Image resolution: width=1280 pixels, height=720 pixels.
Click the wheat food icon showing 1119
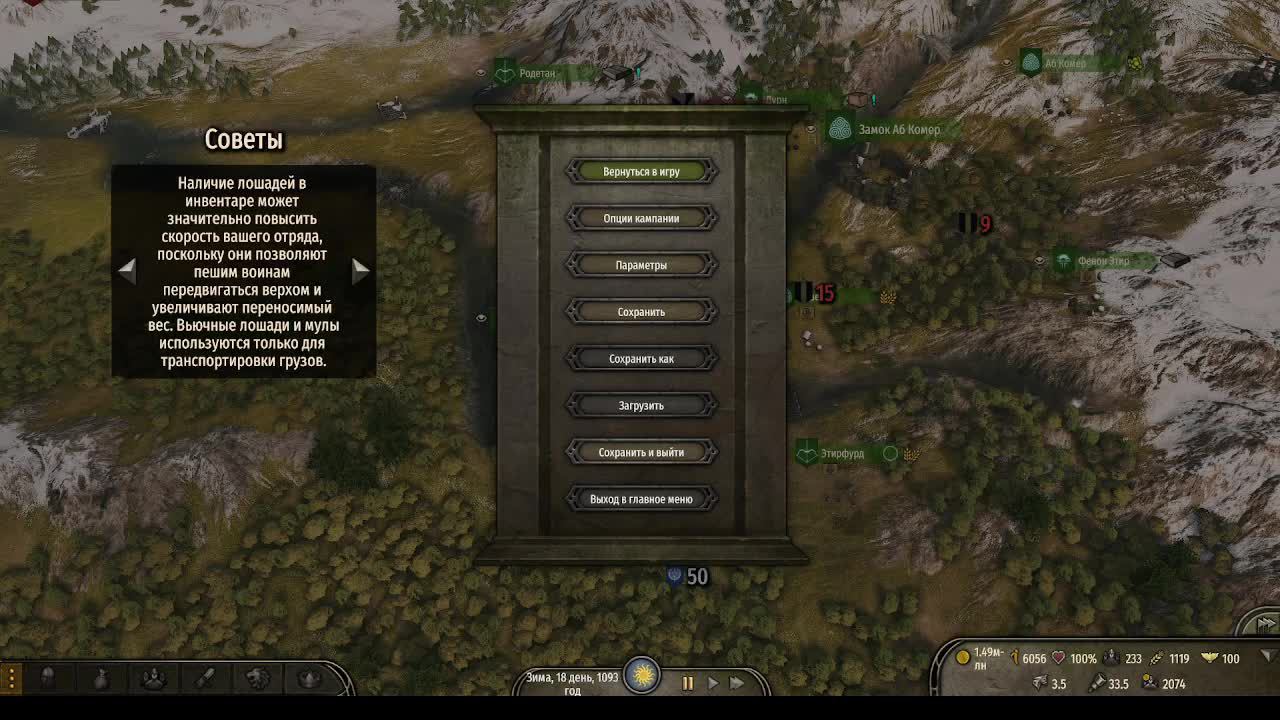[x=1154, y=658]
